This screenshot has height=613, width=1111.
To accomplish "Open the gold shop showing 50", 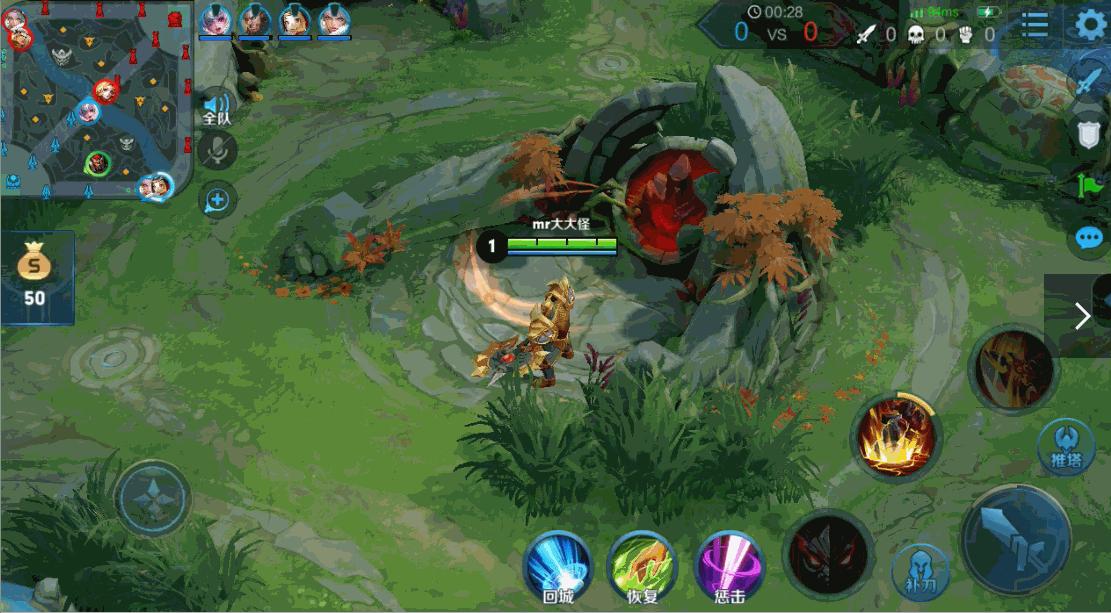I will point(36,277).
